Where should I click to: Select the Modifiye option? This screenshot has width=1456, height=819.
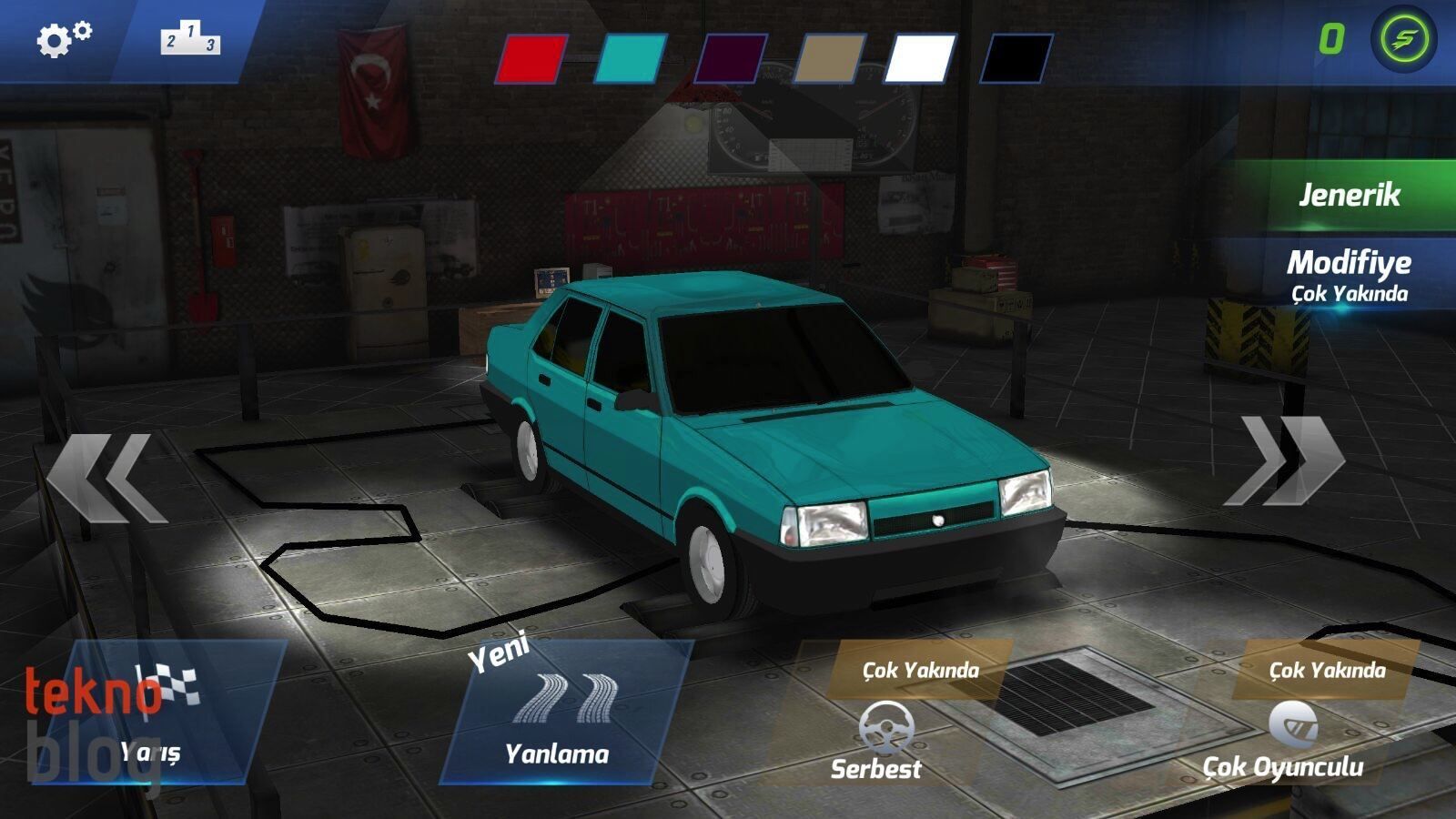pos(1349,273)
